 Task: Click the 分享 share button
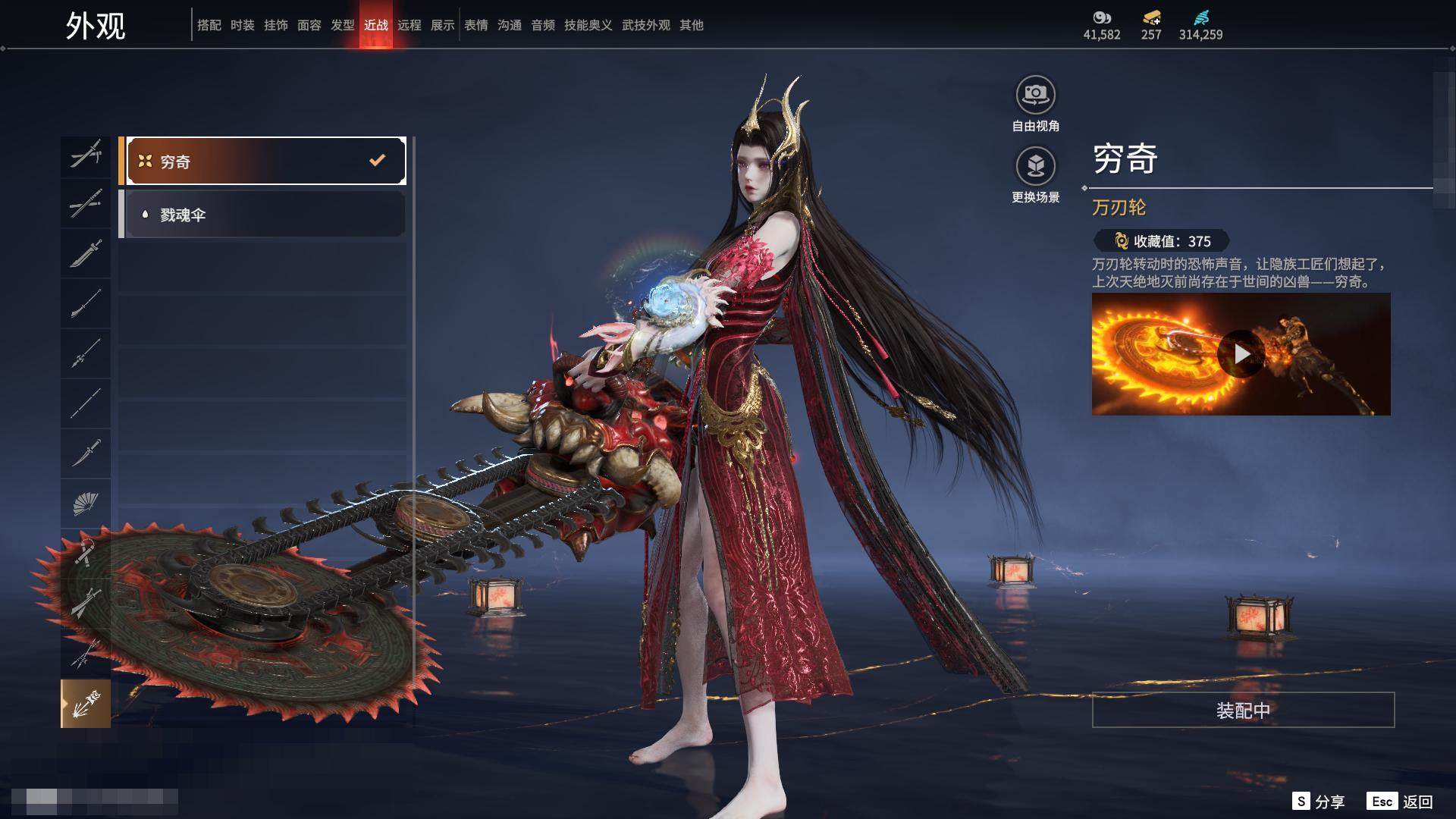coord(1319,802)
